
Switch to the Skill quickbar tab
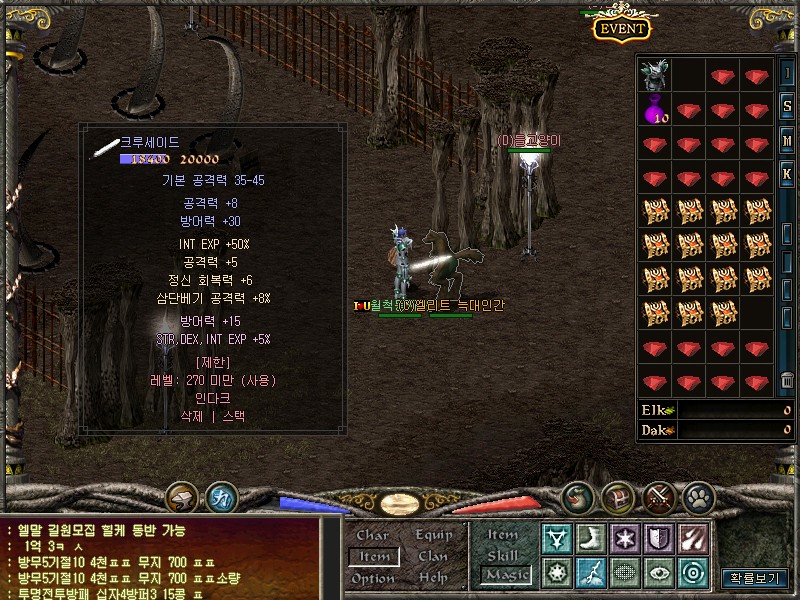click(503, 555)
